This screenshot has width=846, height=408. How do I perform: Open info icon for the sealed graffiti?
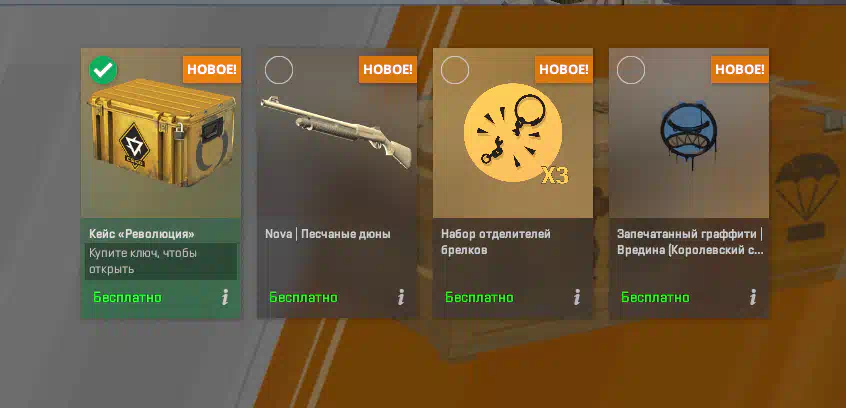coord(753,297)
